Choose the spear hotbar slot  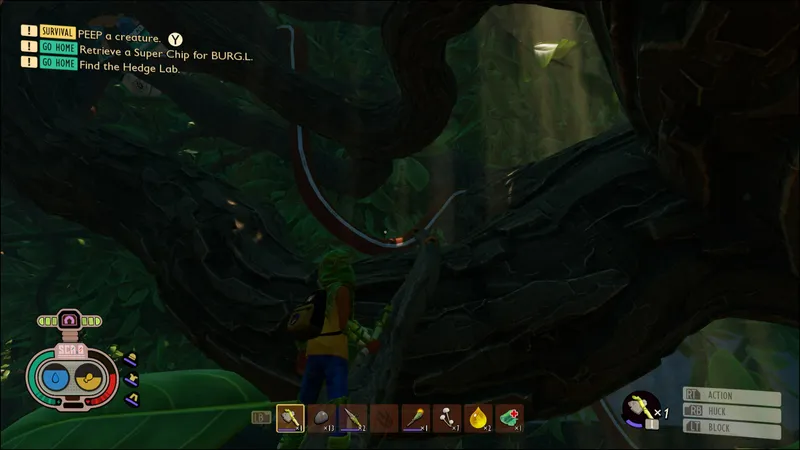353,418
